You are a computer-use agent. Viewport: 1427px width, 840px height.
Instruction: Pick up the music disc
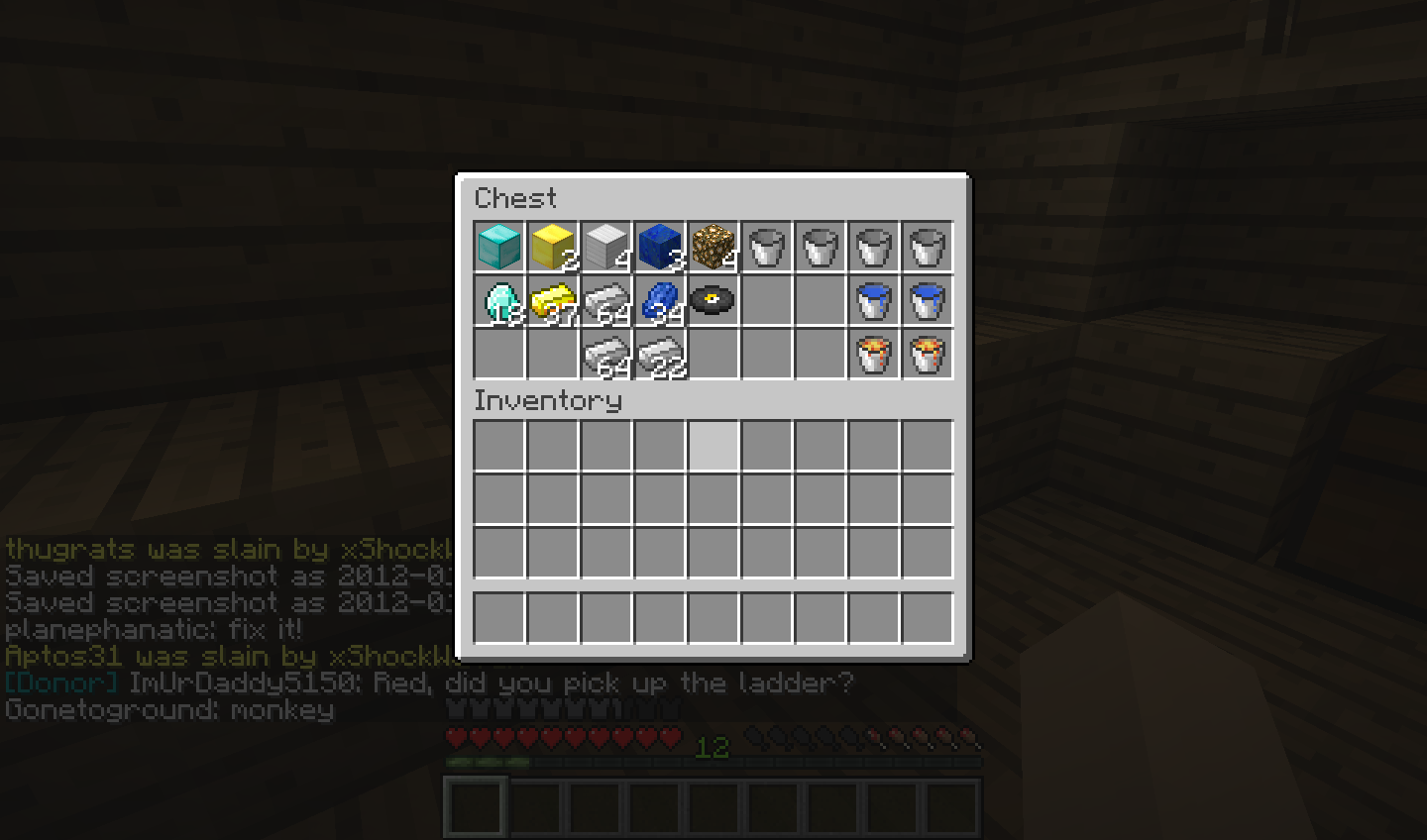pyautogui.click(x=712, y=301)
